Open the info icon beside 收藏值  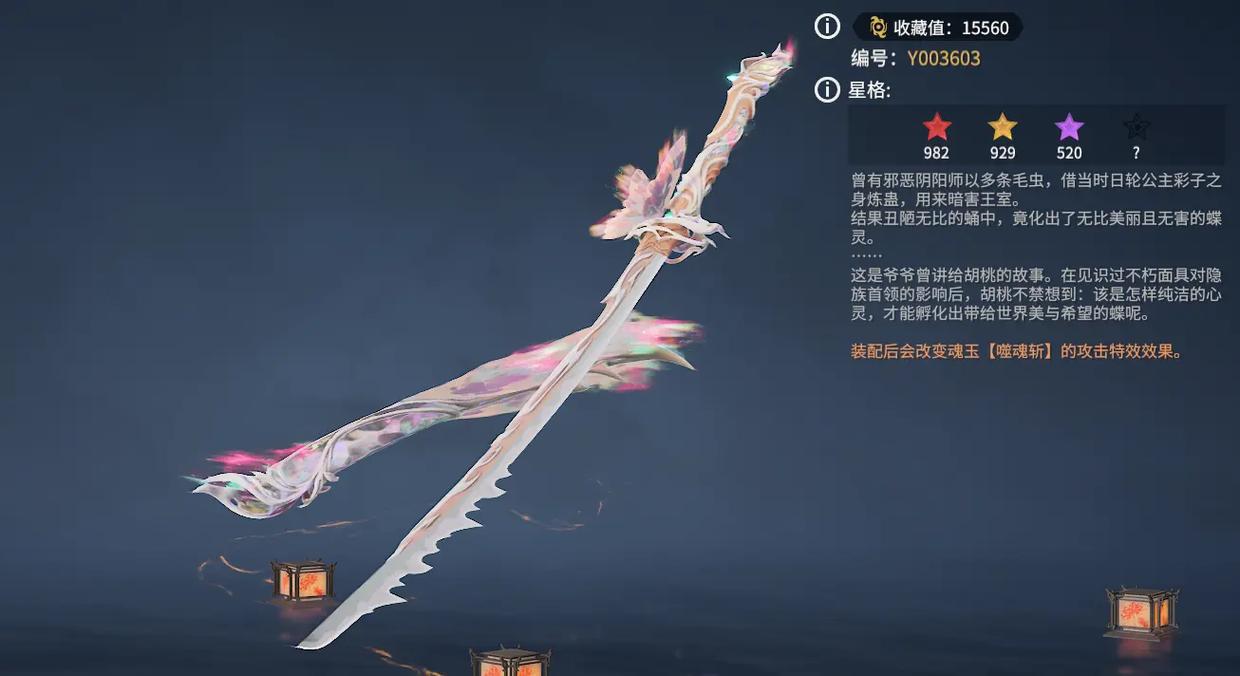click(x=827, y=27)
